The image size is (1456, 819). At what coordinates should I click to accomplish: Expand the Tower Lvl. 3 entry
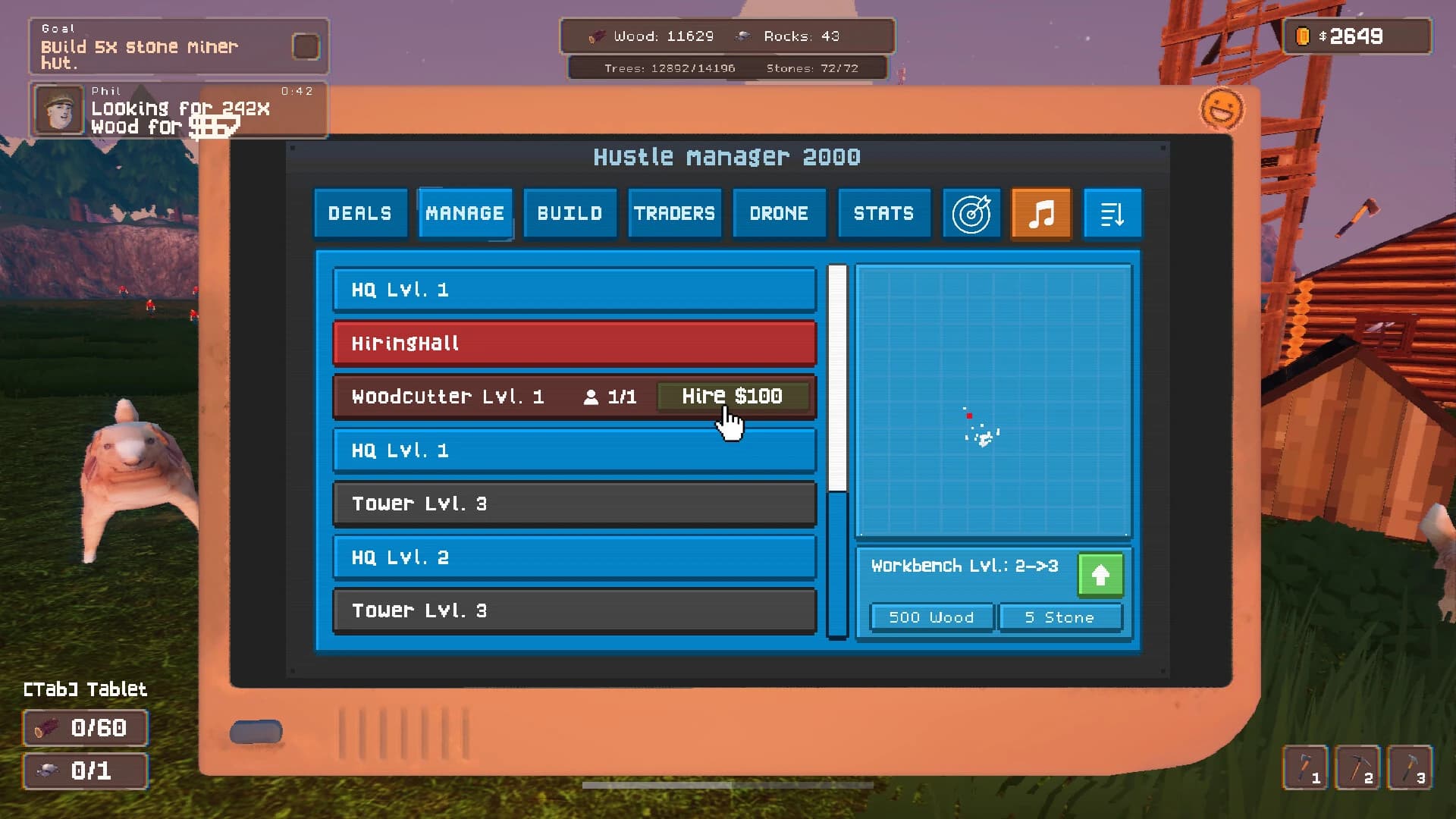[x=574, y=504]
